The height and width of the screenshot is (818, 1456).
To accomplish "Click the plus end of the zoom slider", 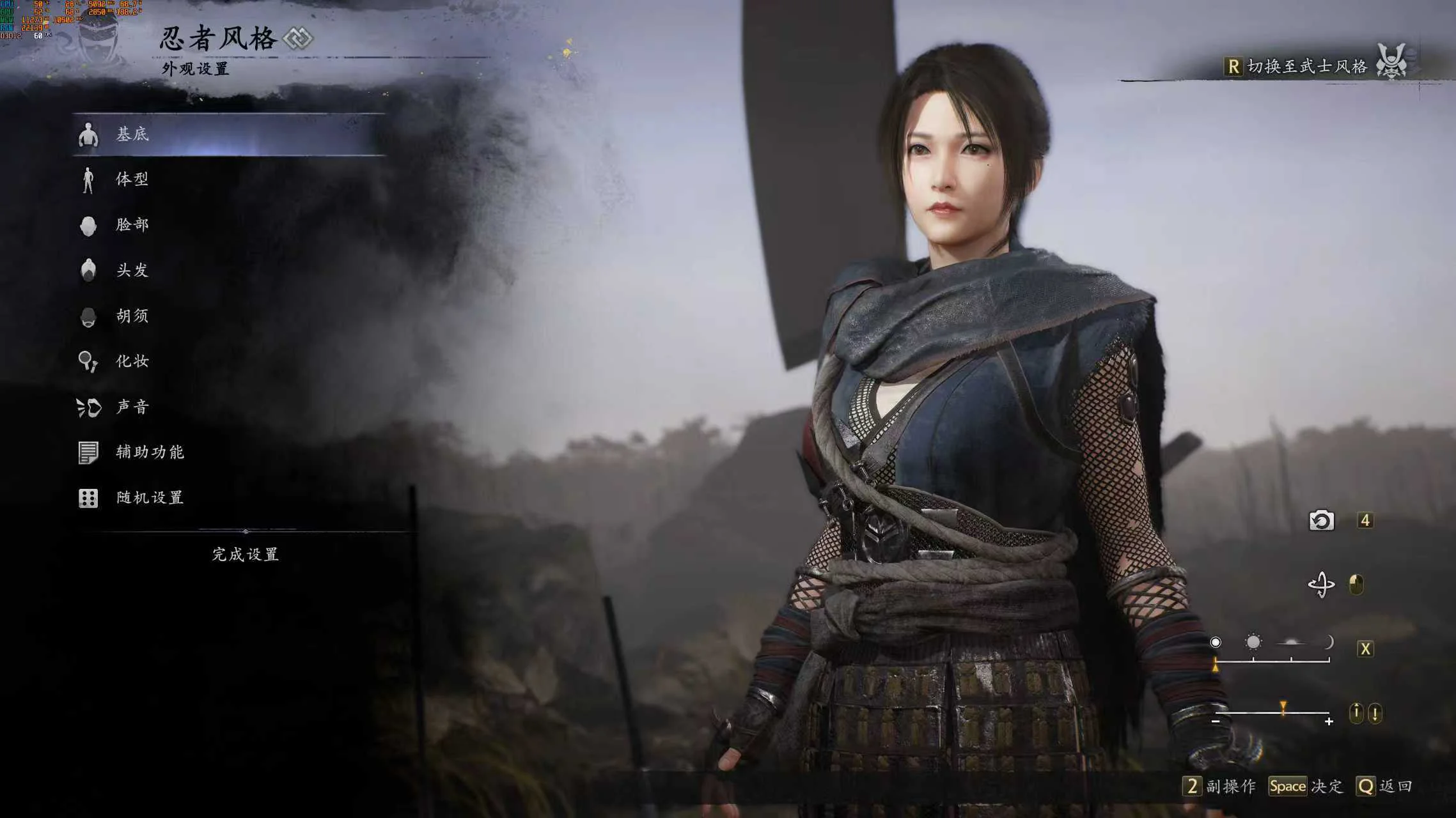I will 1329,722.
